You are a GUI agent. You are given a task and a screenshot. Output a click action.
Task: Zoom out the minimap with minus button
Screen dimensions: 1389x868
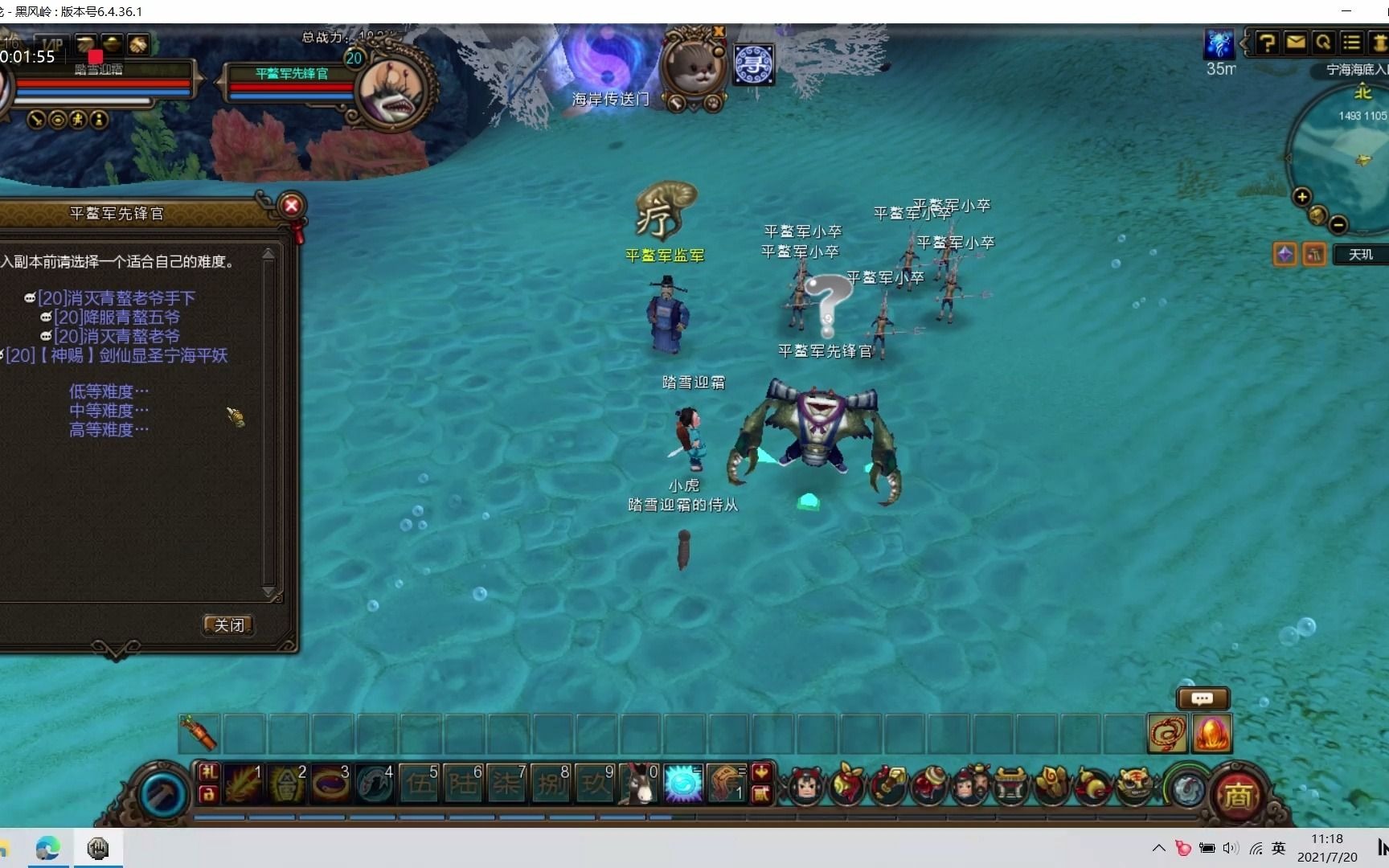tap(1338, 224)
